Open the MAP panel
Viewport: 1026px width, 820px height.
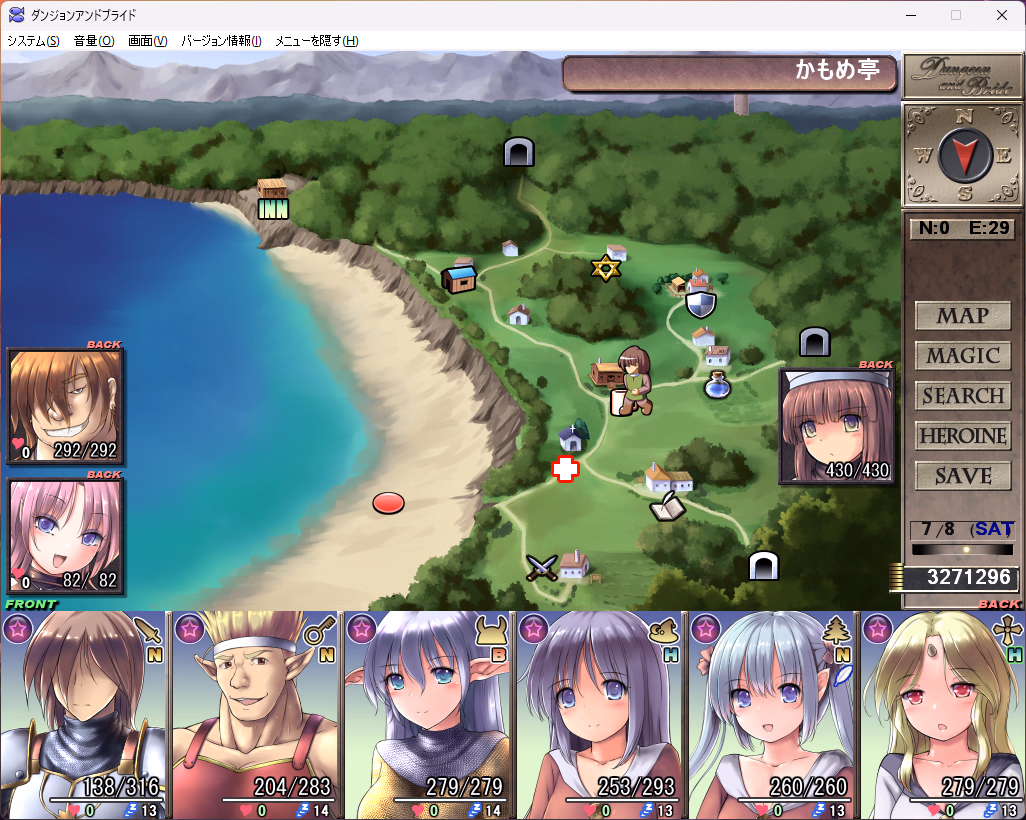[x=962, y=316]
